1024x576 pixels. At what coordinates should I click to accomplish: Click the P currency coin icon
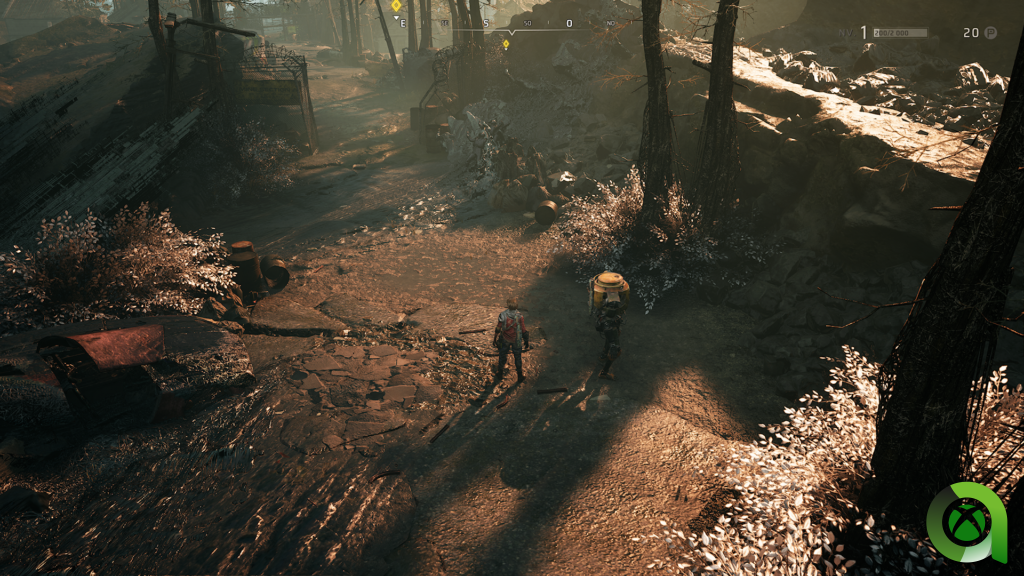point(991,33)
